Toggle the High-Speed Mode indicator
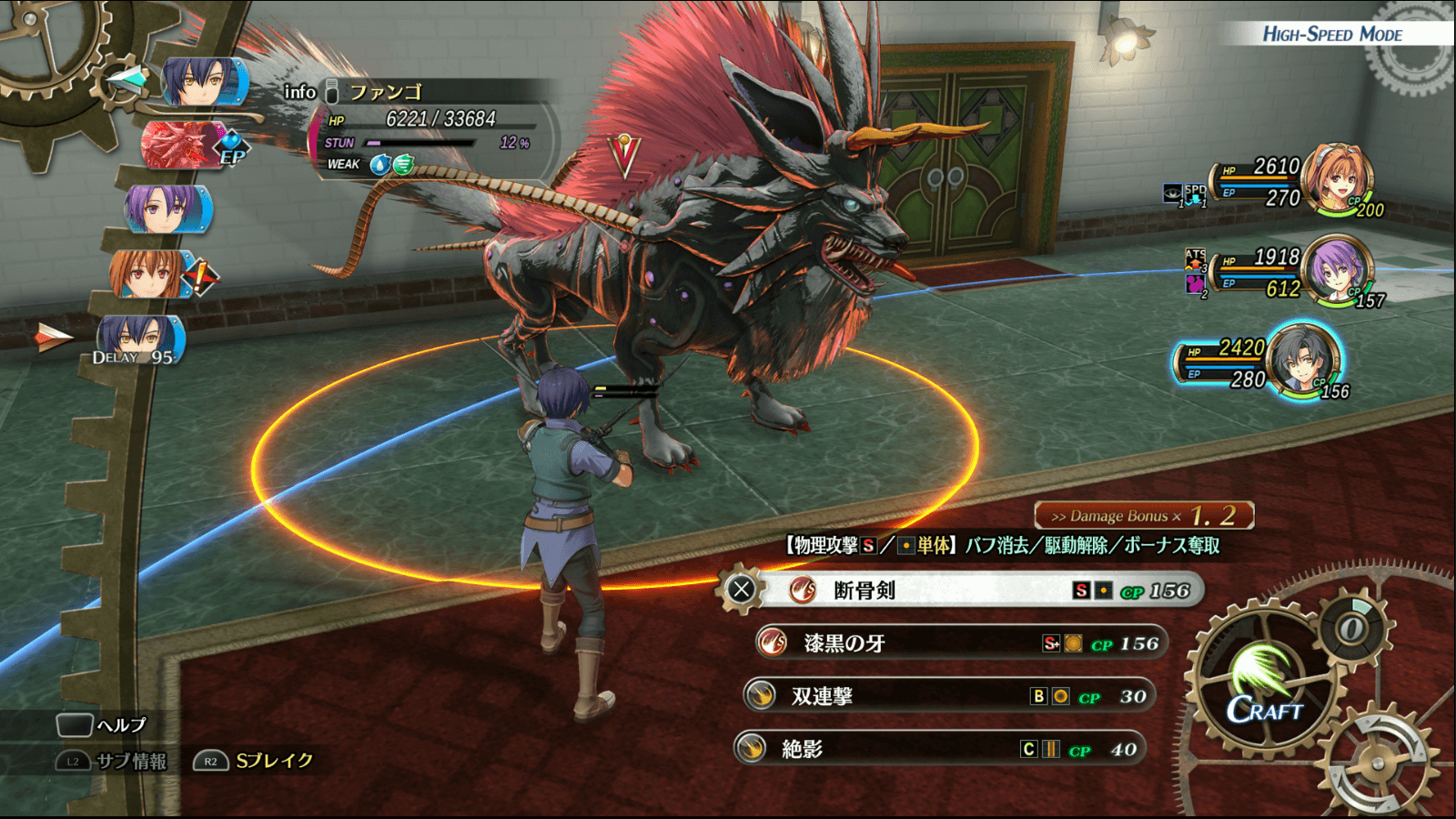This screenshot has height=819, width=1456. coord(1331,35)
